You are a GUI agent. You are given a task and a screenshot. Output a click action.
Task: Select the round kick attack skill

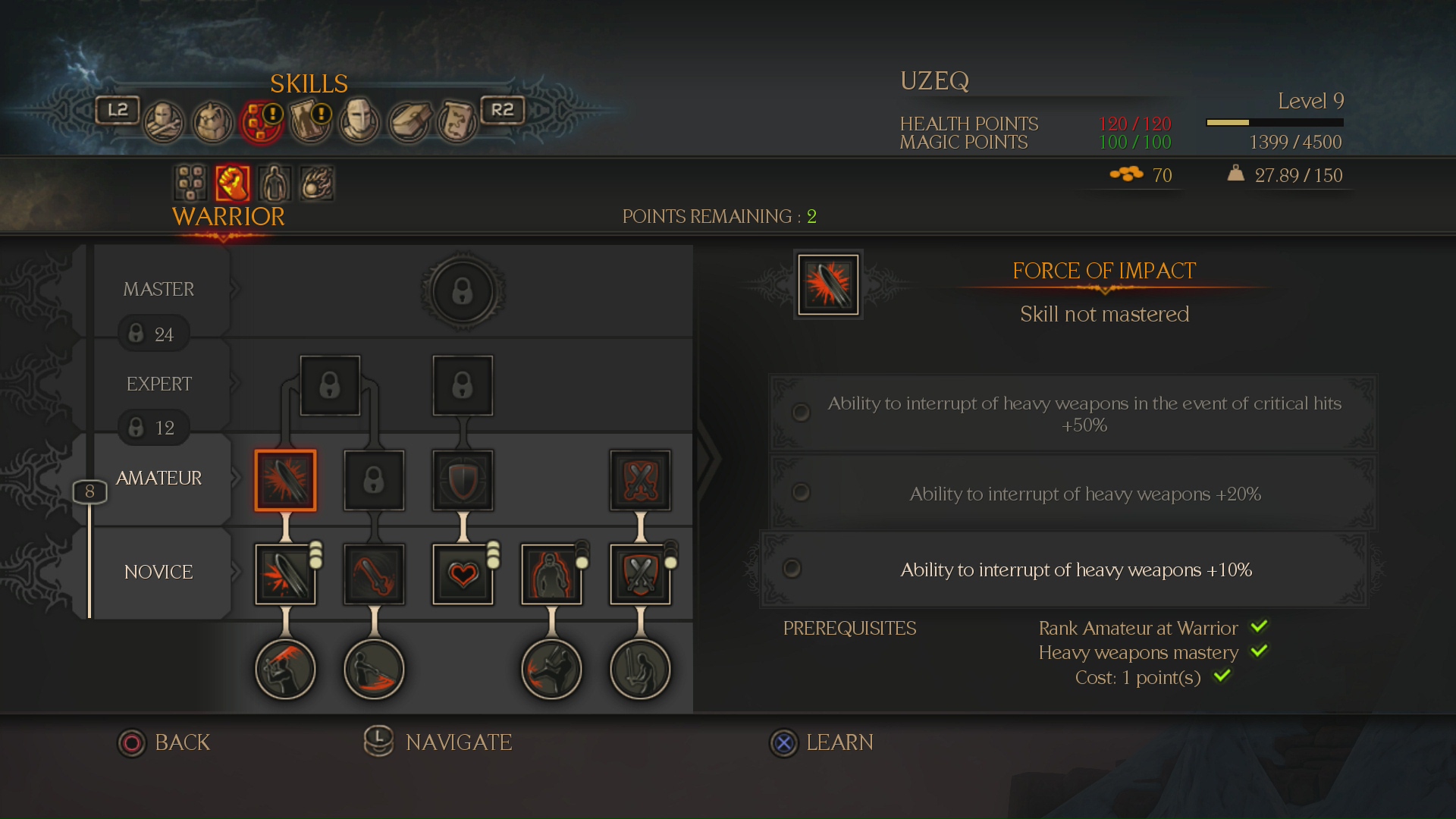(551, 669)
